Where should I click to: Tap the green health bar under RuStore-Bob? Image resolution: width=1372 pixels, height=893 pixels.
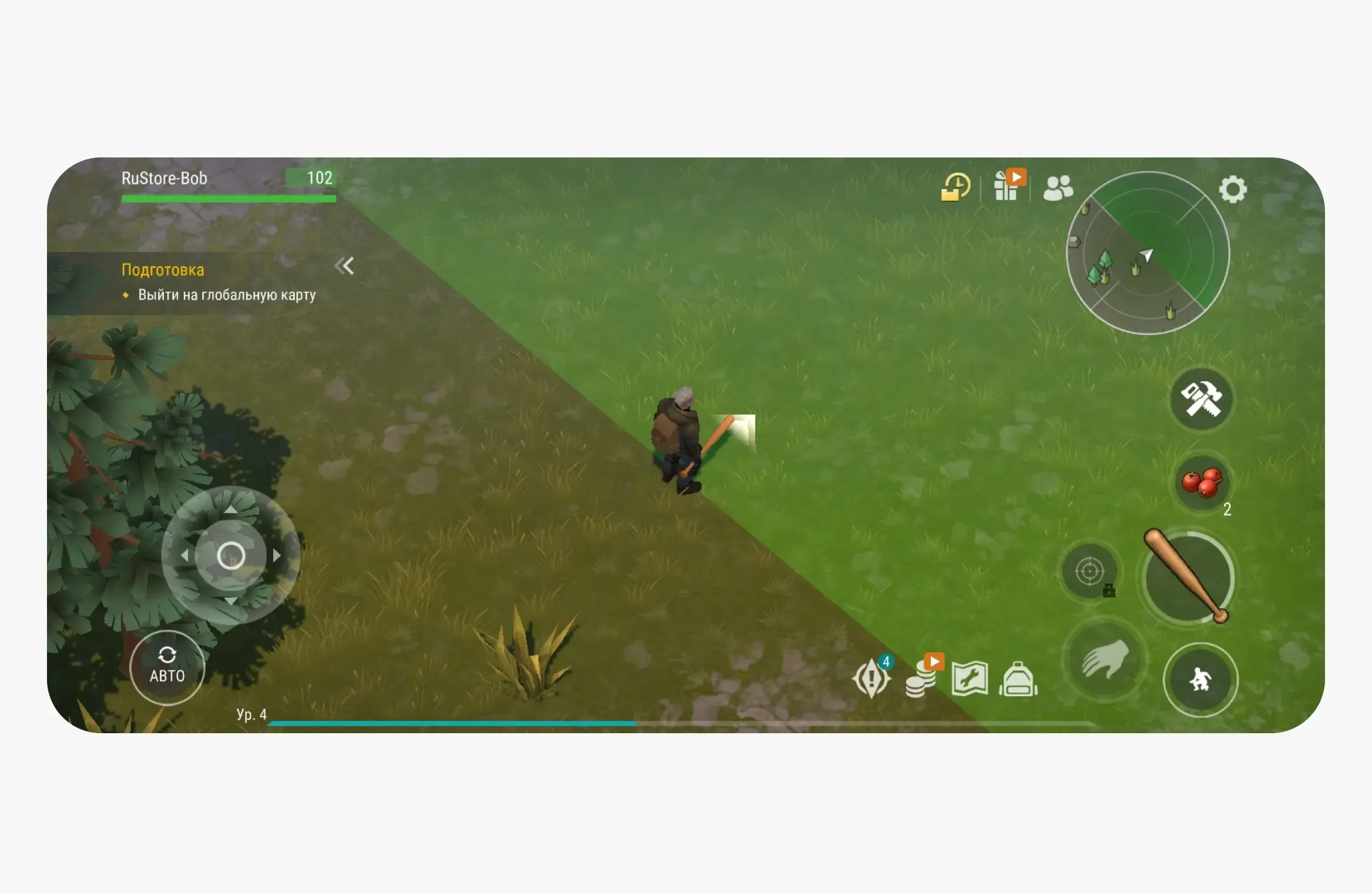coord(228,198)
